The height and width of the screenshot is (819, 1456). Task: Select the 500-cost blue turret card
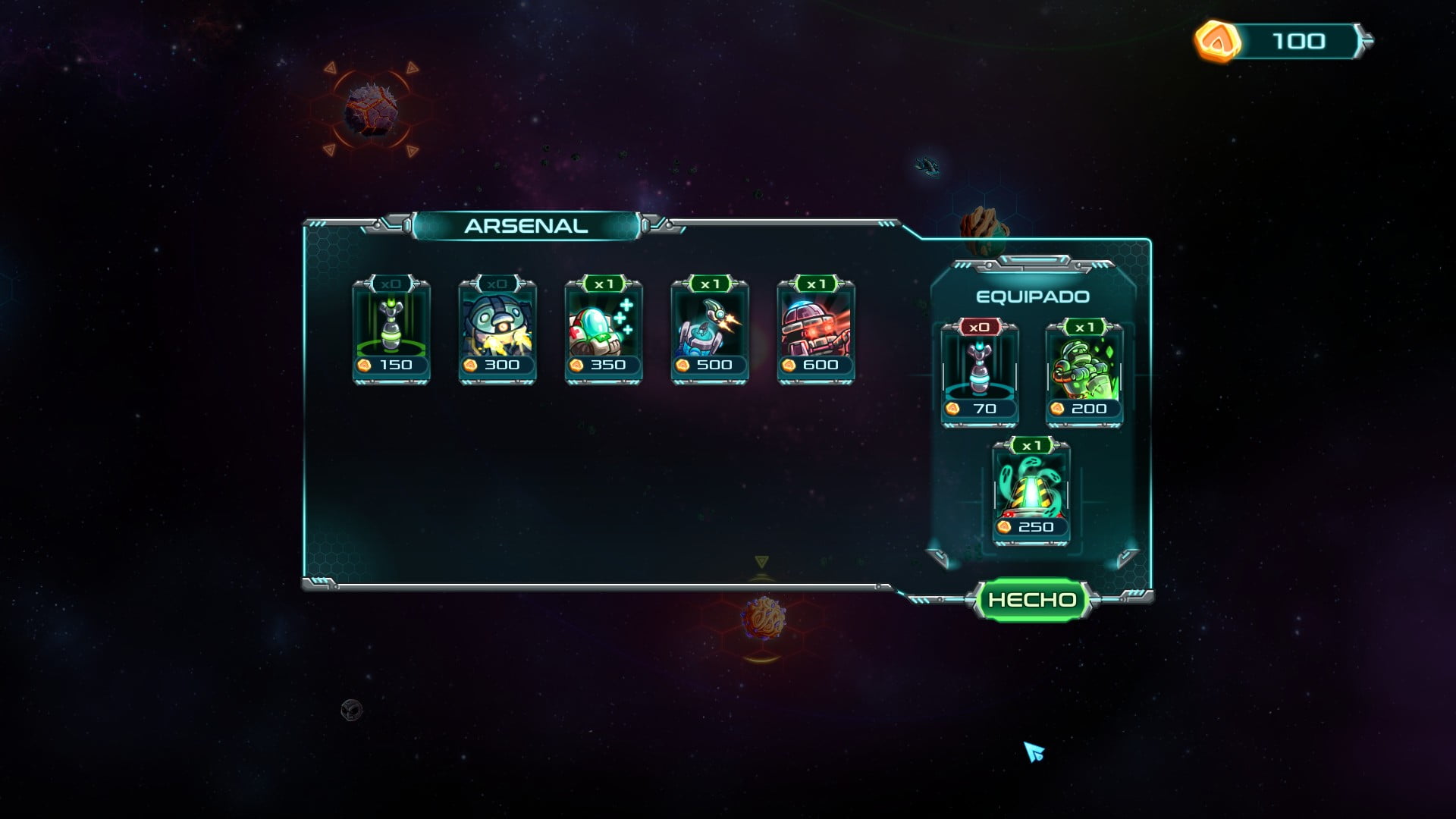click(710, 332)
